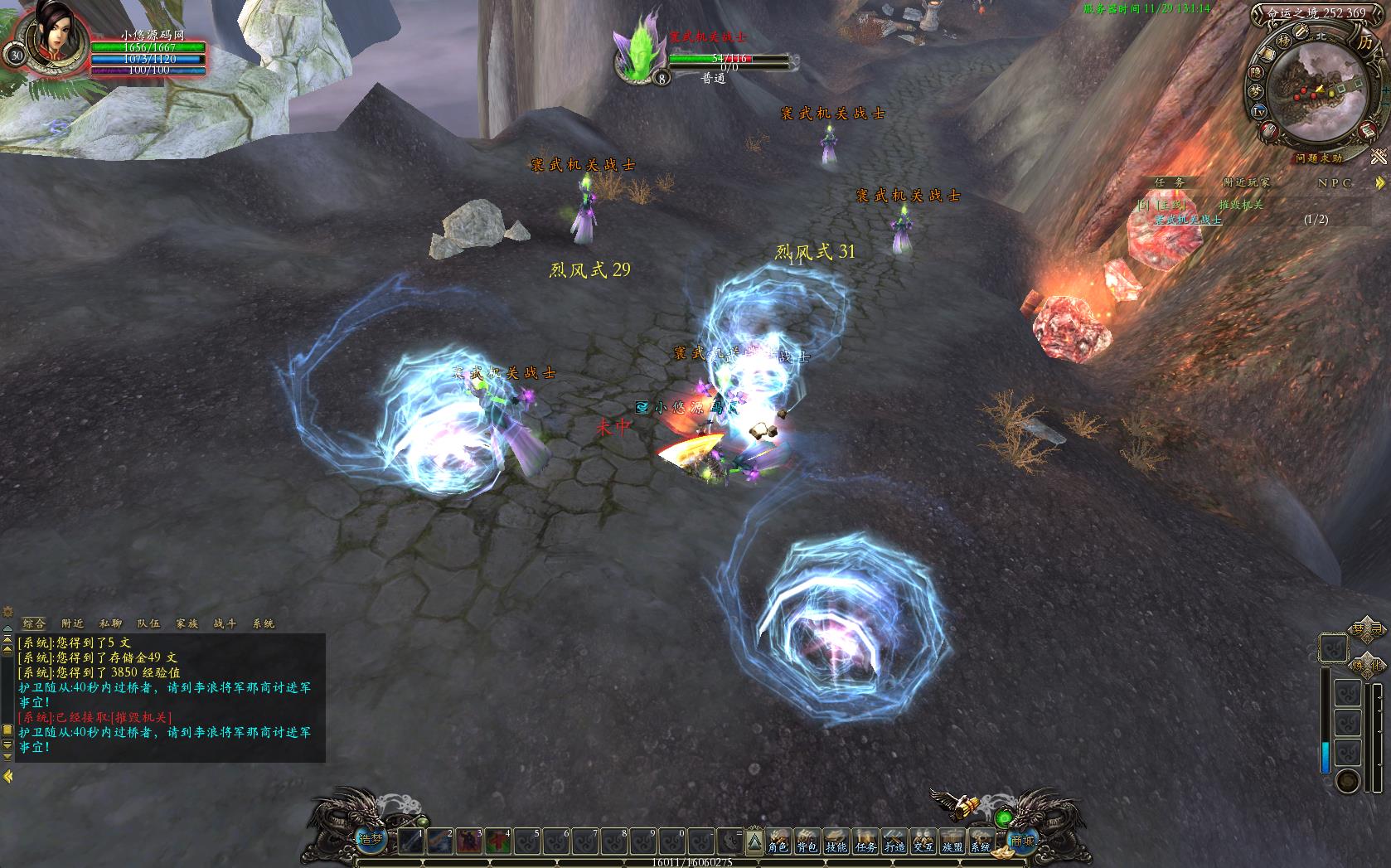Use the red-green item in hotbar slot 4
Image resolution: width=1391 pixels, height=868 pixels.
click(498, 842)
